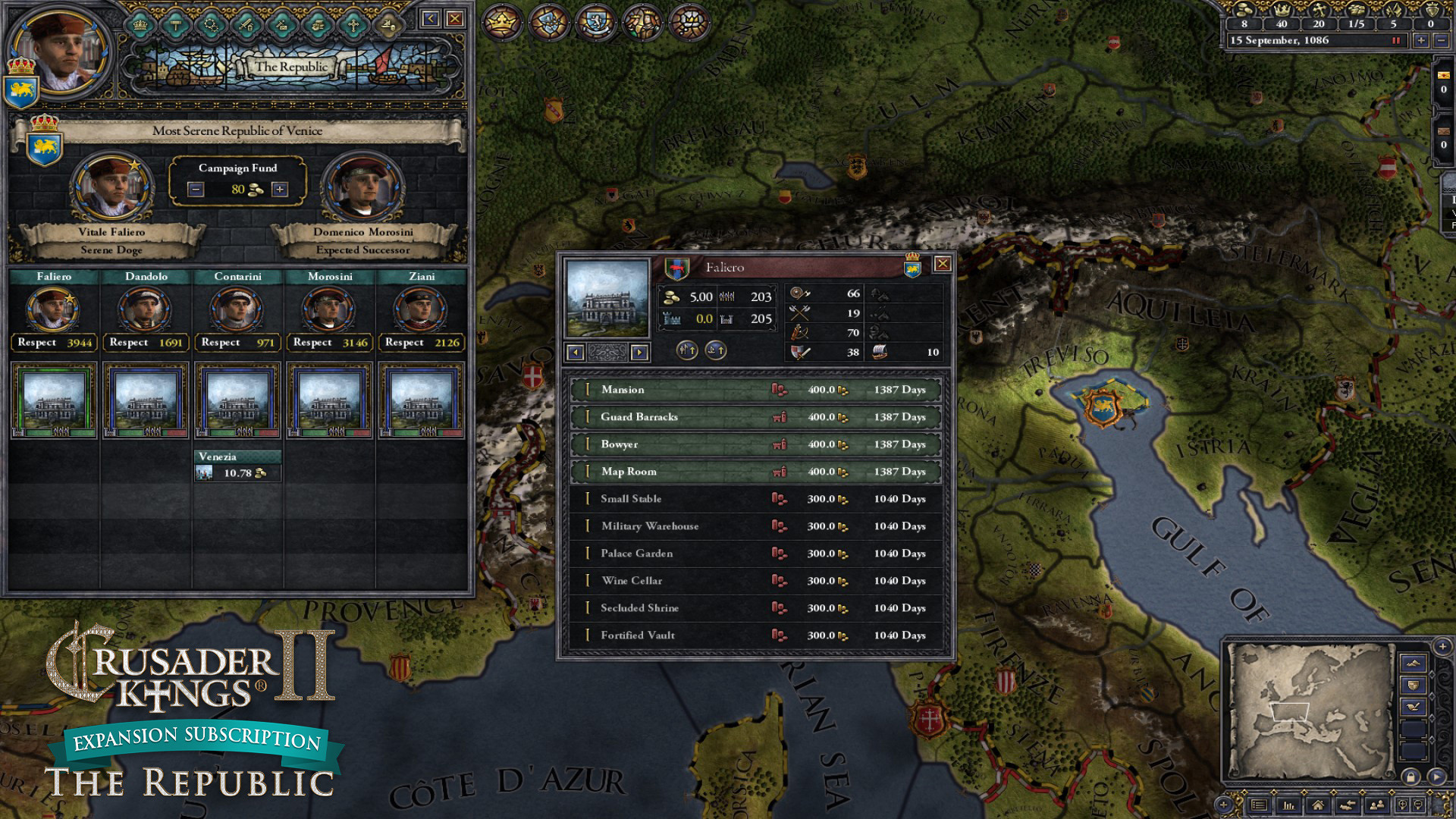Open the Religion tab with the cross icon
The image size is (1456, 819).
354,25
